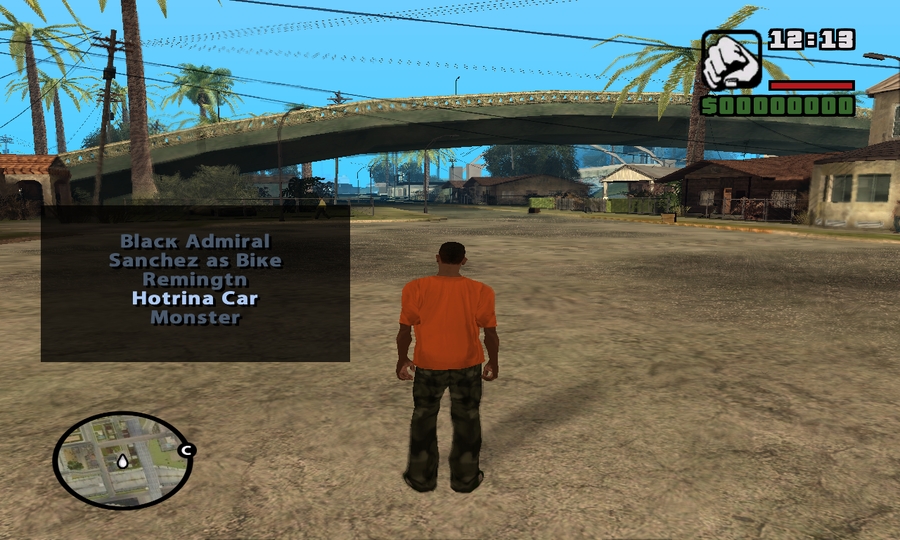Choose Sanchez as Bike entry

(195, 260)
